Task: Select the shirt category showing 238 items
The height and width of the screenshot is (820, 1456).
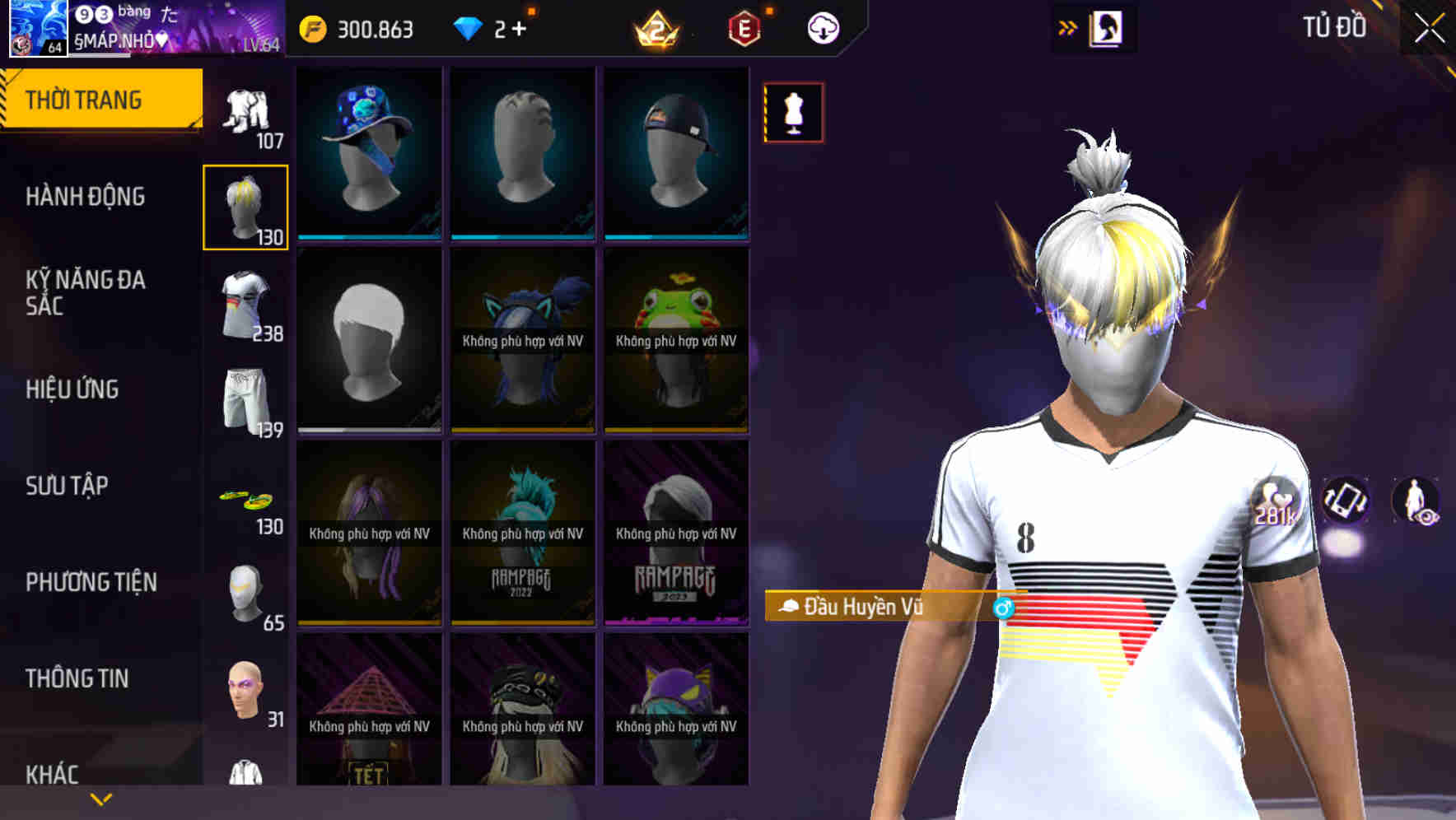Action: click(x=246, y=304)
